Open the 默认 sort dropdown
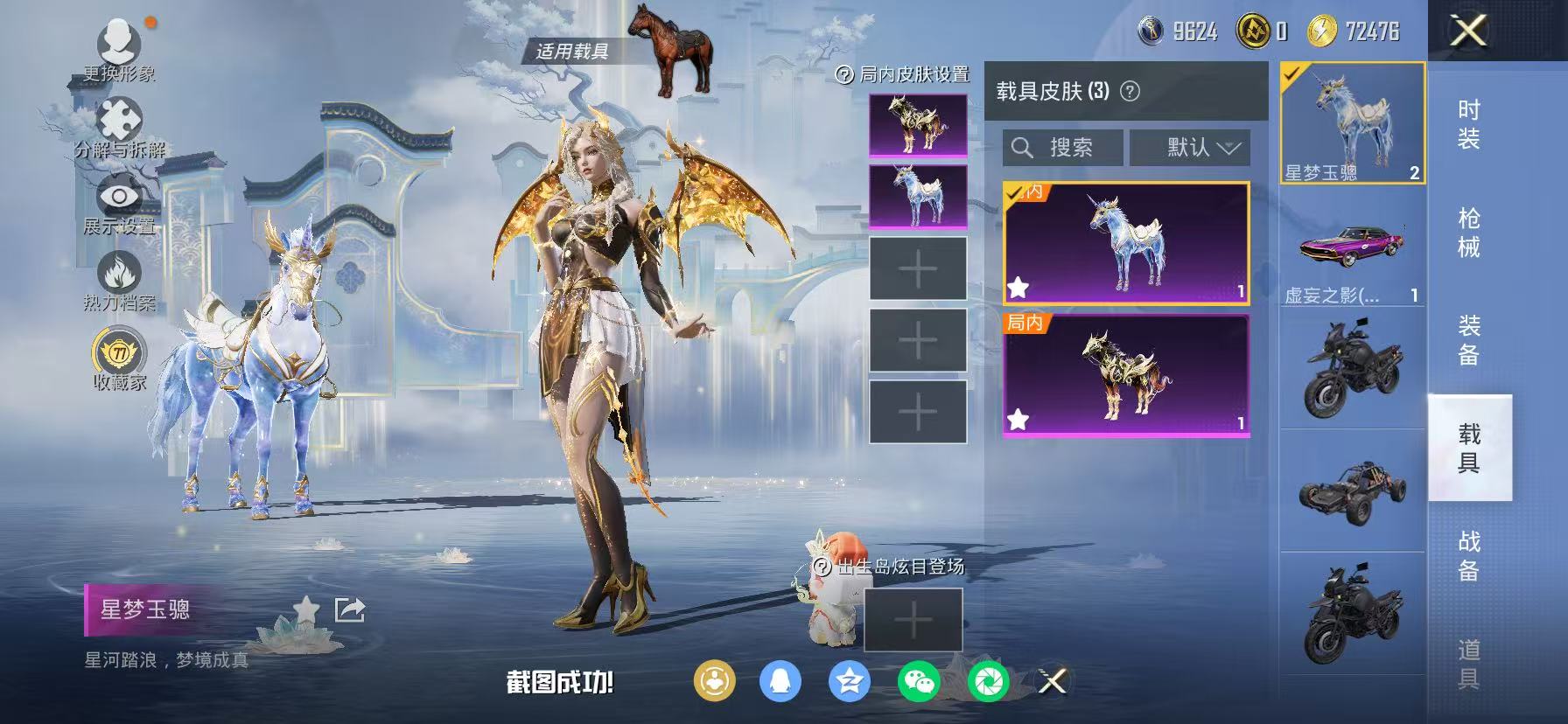The height and width of the screenshot is (724, 1568). click(x=1190, y=147)
